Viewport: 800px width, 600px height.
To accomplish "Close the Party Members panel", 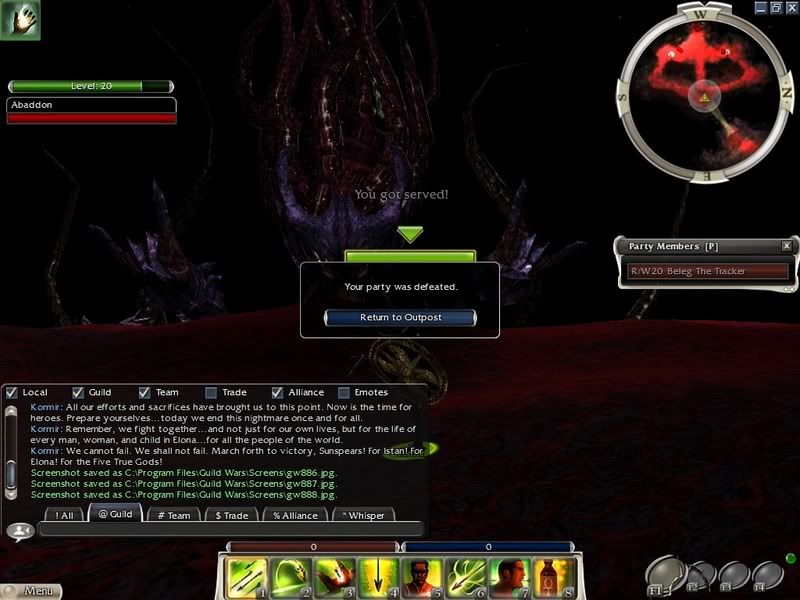I will pyautogui.click(x=786, y=246).
